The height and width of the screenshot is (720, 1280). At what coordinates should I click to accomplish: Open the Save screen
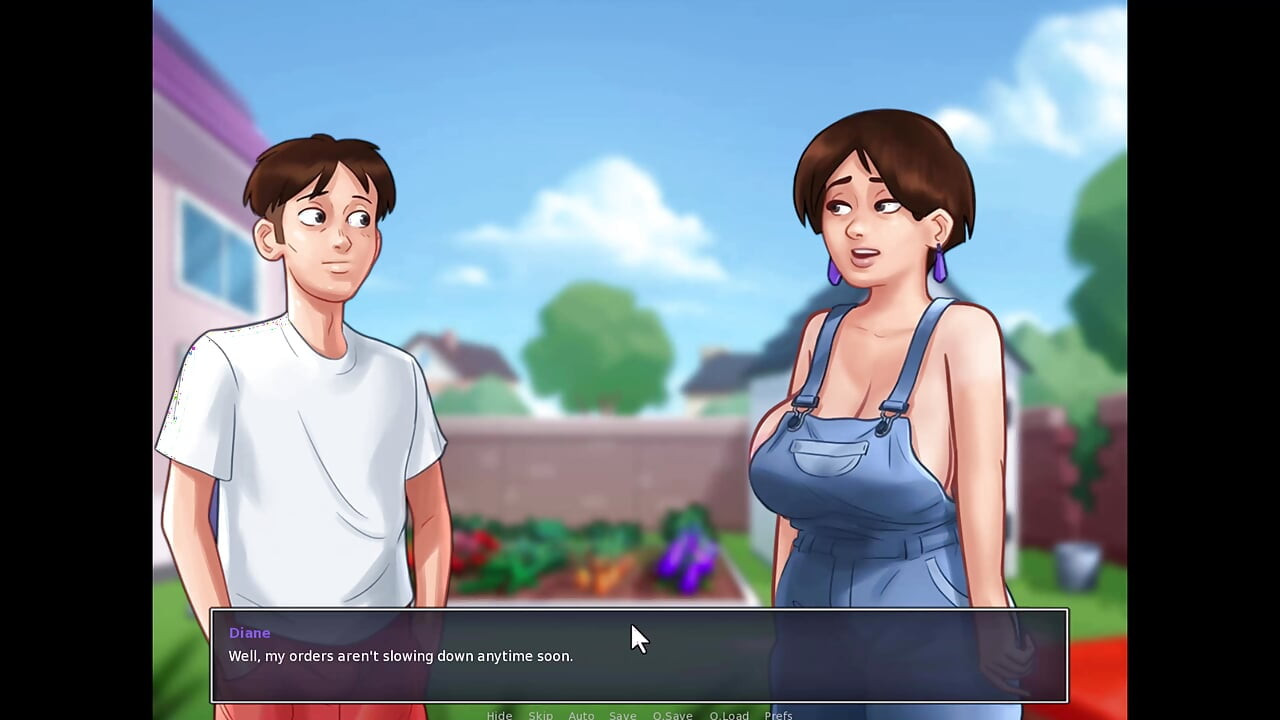coord(623,715)
